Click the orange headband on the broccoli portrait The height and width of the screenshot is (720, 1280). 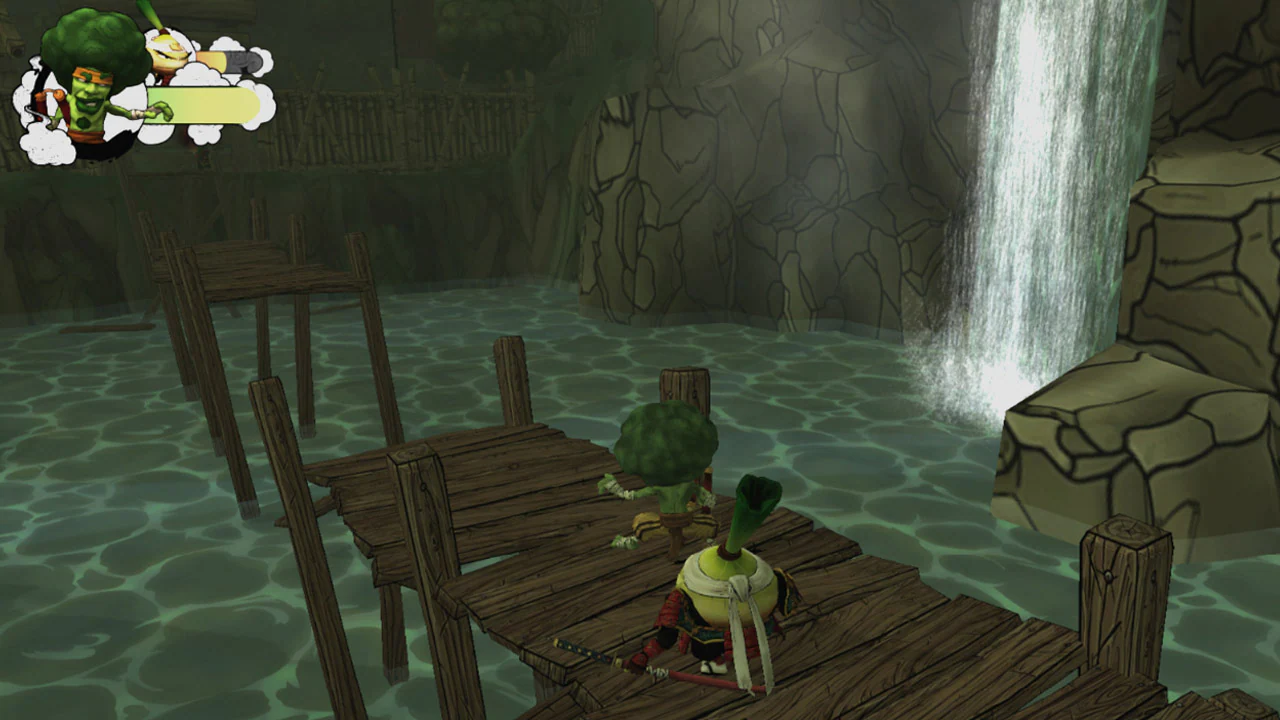pyautogui.click(x=88, y=78)
